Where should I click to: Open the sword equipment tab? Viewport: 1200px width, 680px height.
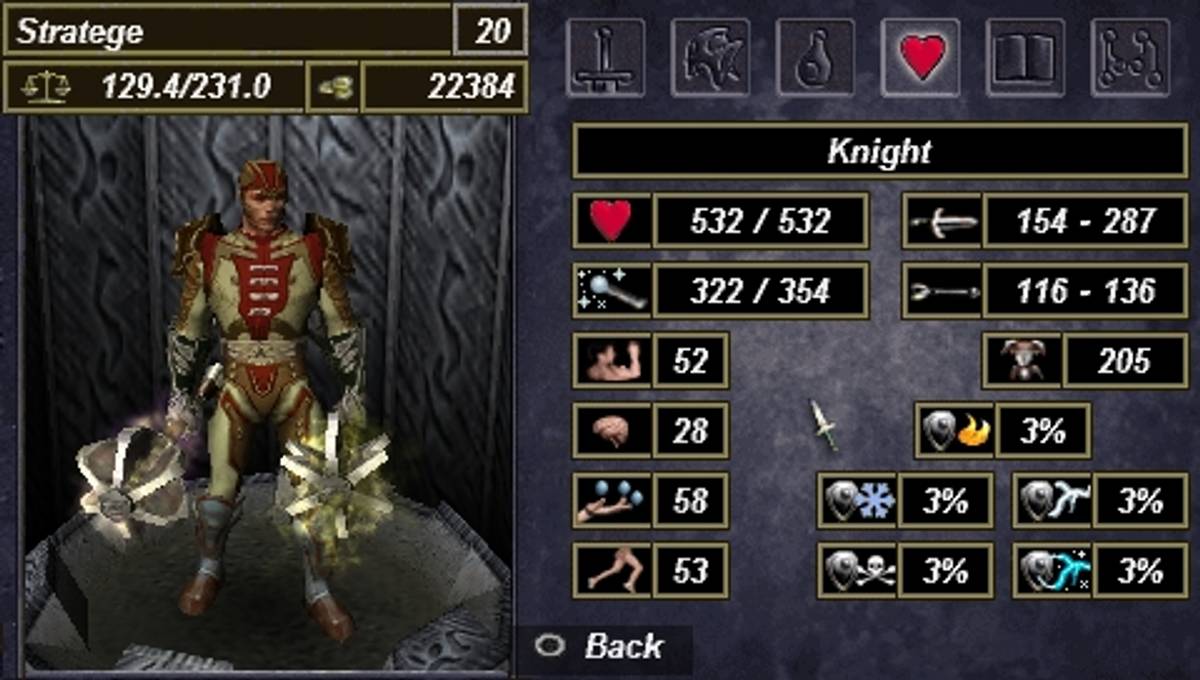605,57
